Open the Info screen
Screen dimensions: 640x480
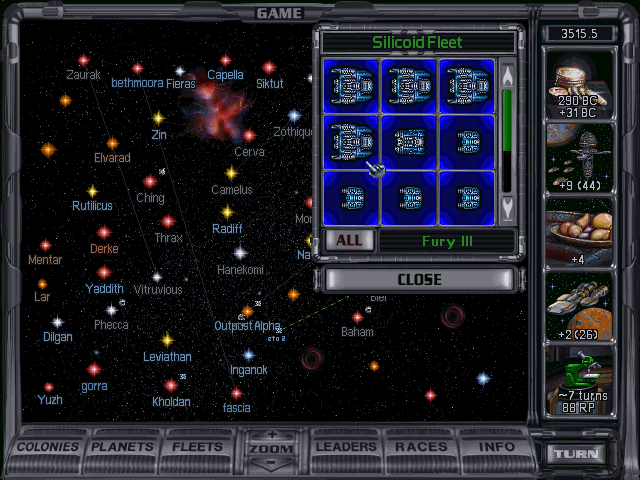[x=496, y=447]
